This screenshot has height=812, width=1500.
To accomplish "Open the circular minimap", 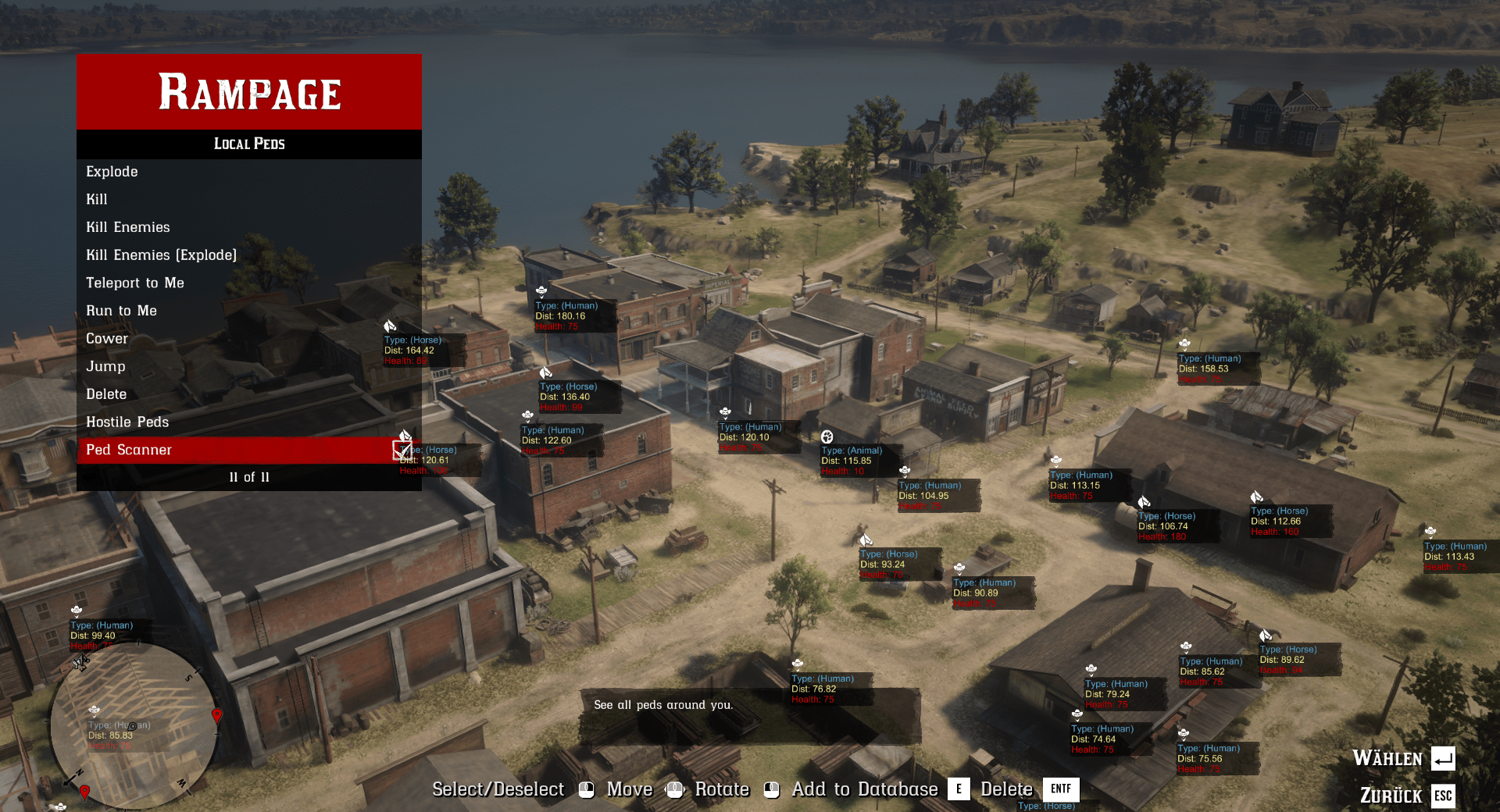I will [134, 726].
